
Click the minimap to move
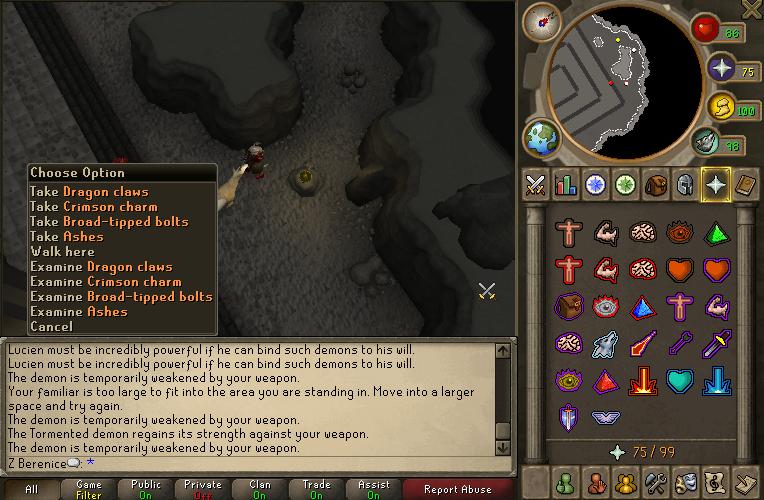pyautogui.click(x=620, y=75)
